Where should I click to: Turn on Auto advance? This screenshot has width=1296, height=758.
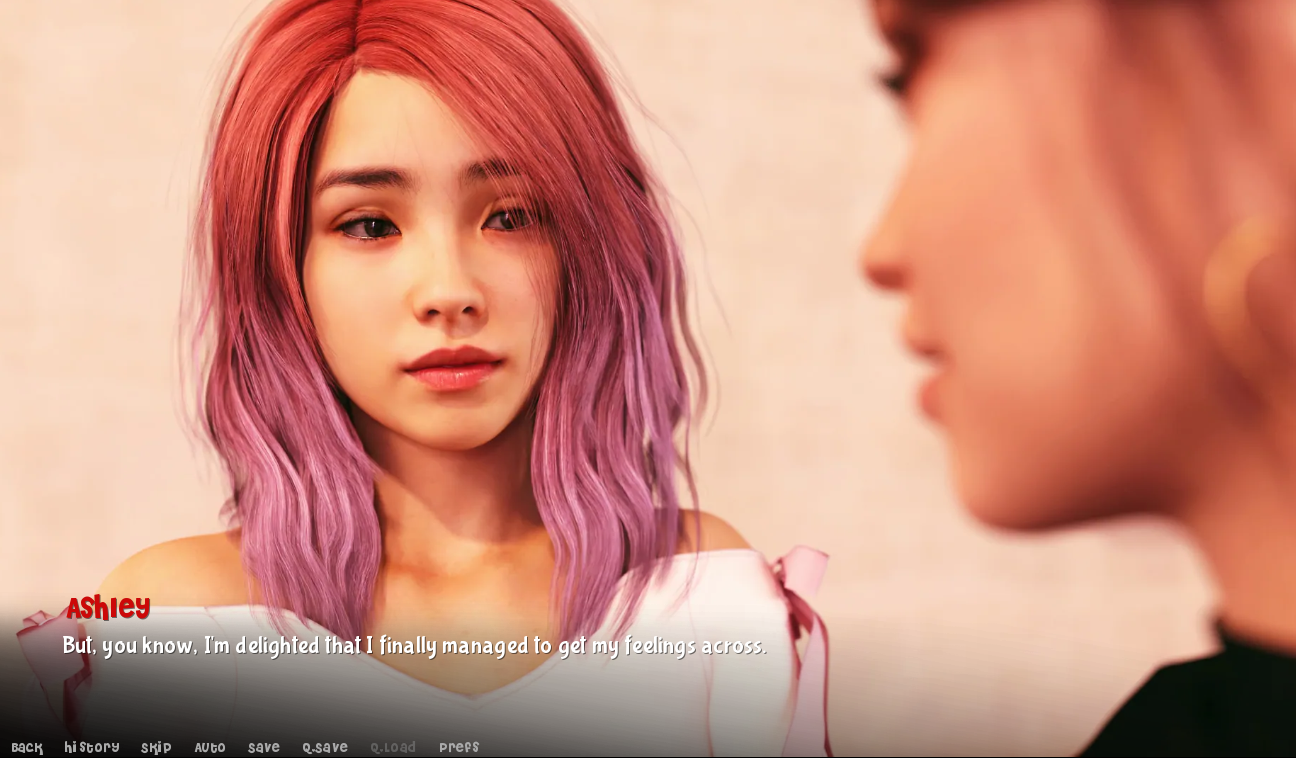pyautogui.click(x=210, y=748)
